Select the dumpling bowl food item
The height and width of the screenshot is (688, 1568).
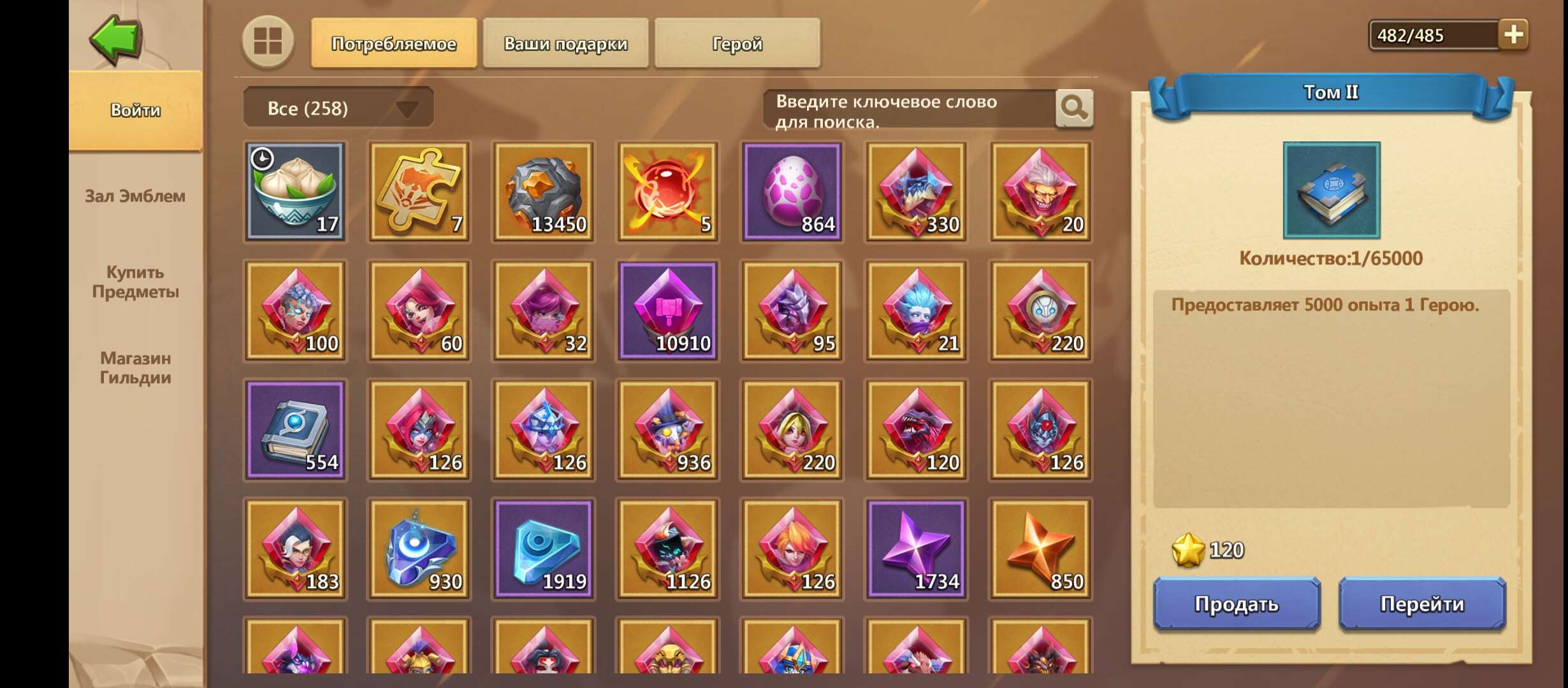tap(294, 190)
